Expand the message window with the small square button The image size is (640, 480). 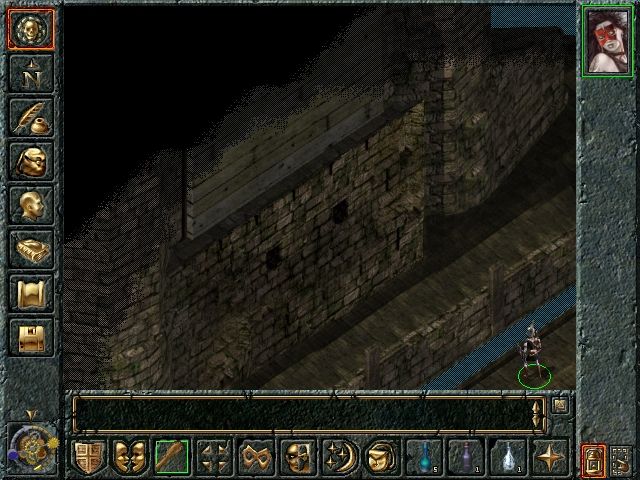point(560,405)
